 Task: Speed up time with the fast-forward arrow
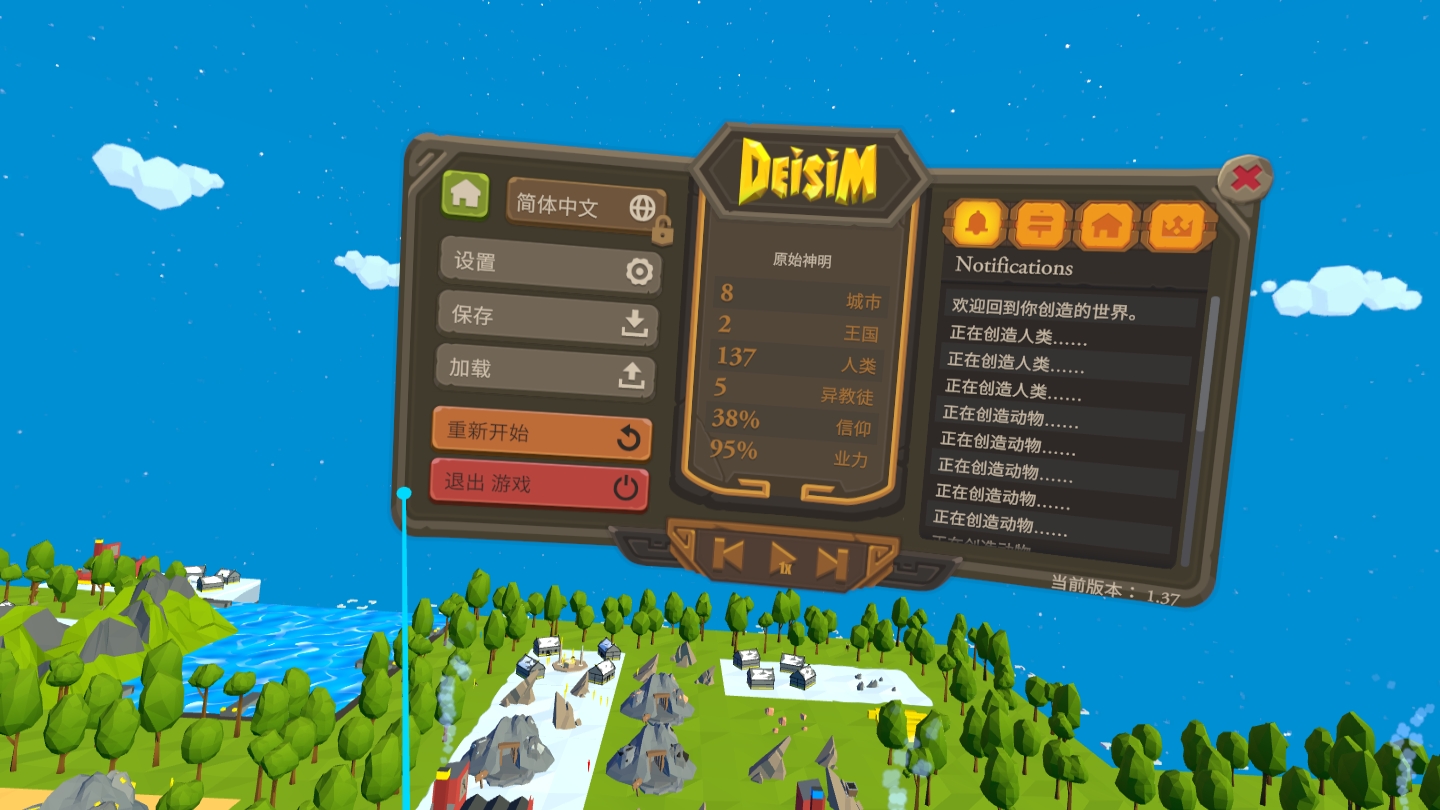pyautogui.click(x=832, y=563)
